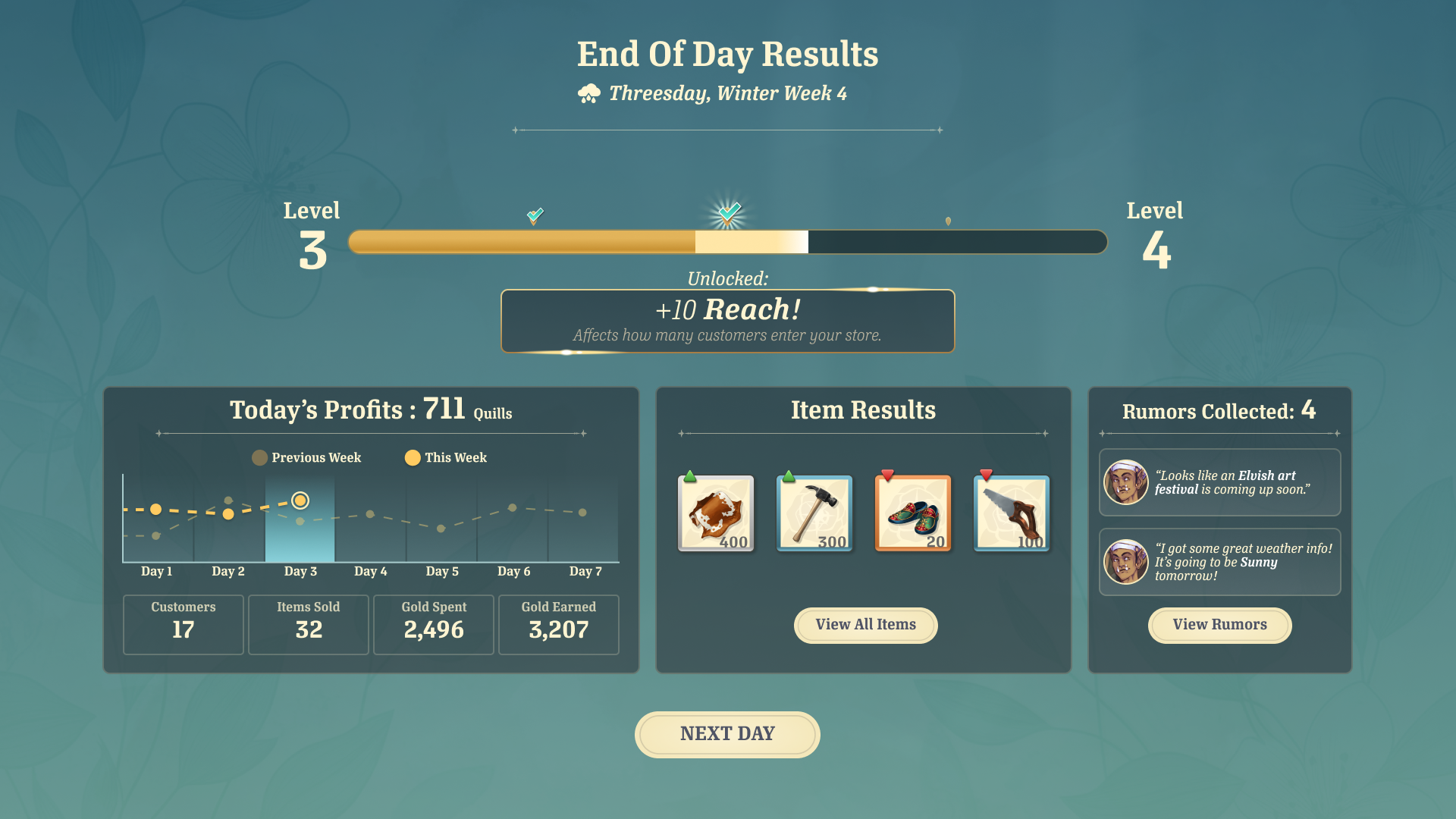Image resolution: width=1456 pixels, height=819 pixels.
Task: Advance with the Next Day button
Action: (x=727, y=734)
